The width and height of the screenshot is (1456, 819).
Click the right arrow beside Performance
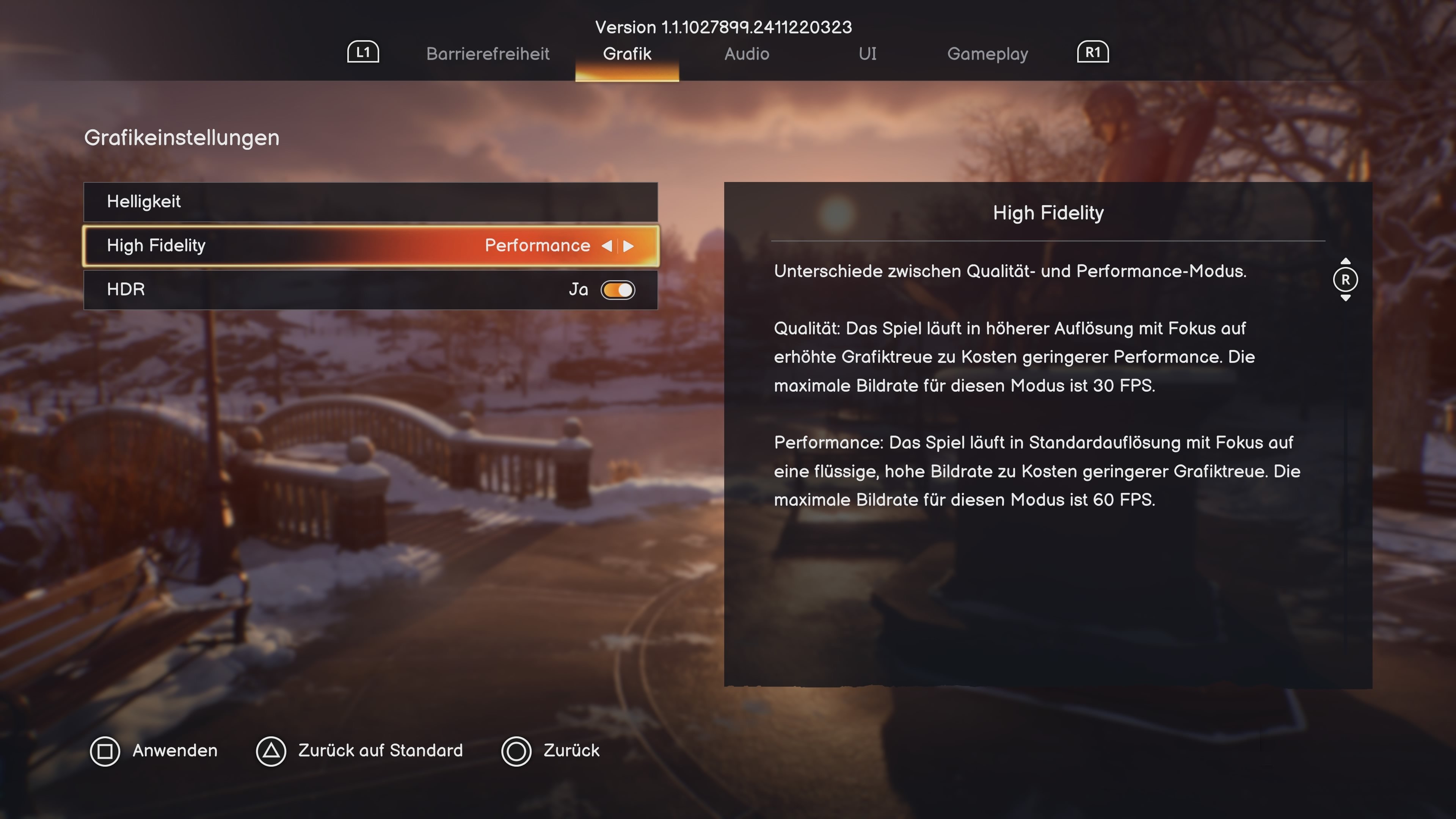[629, 245]
